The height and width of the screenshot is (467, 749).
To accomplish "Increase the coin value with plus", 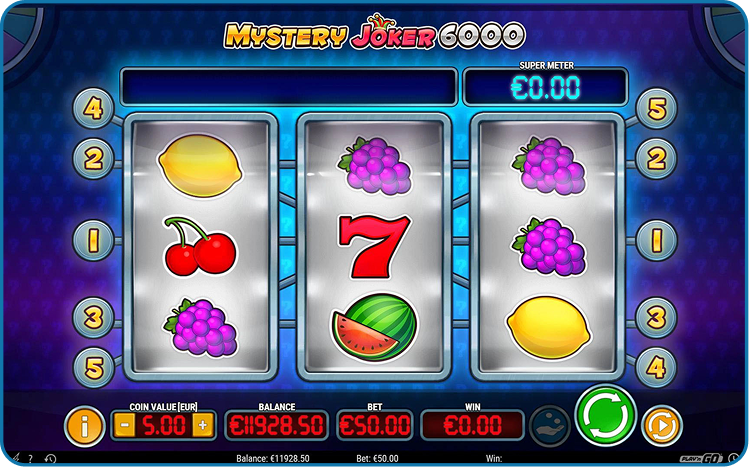I will pyautogui.click(x=202, y=425).
